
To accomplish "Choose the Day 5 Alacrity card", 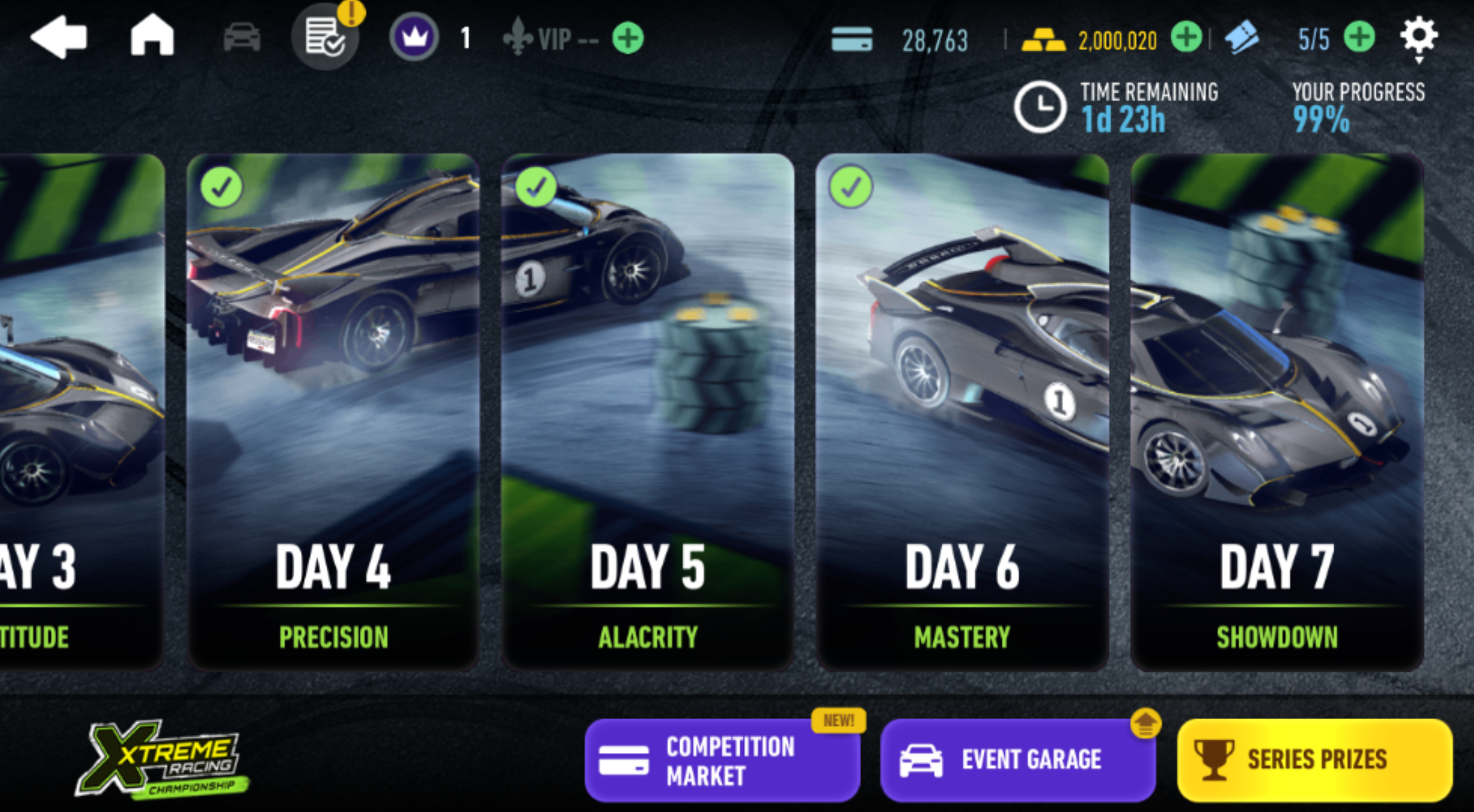I will [647, 412].
